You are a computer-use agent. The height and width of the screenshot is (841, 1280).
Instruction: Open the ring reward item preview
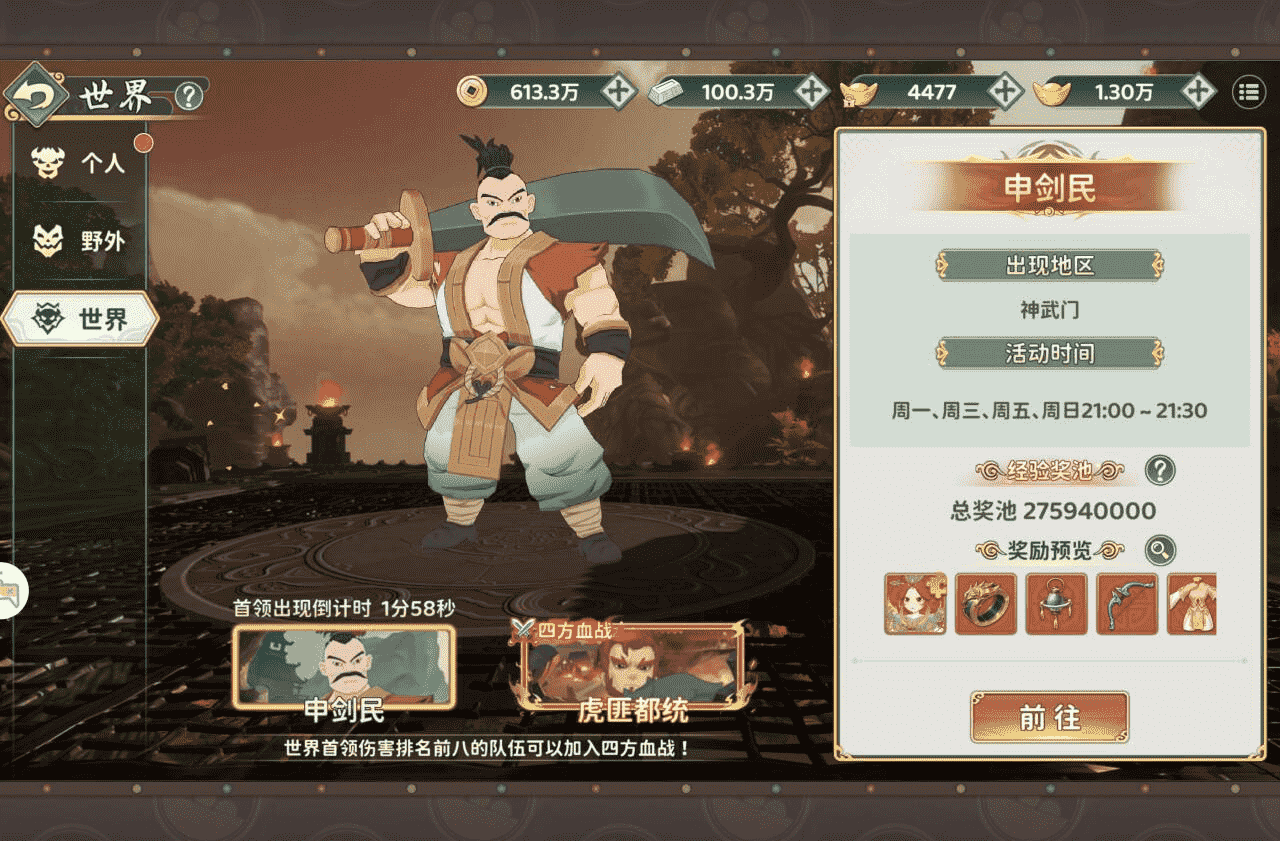(986, 603)
